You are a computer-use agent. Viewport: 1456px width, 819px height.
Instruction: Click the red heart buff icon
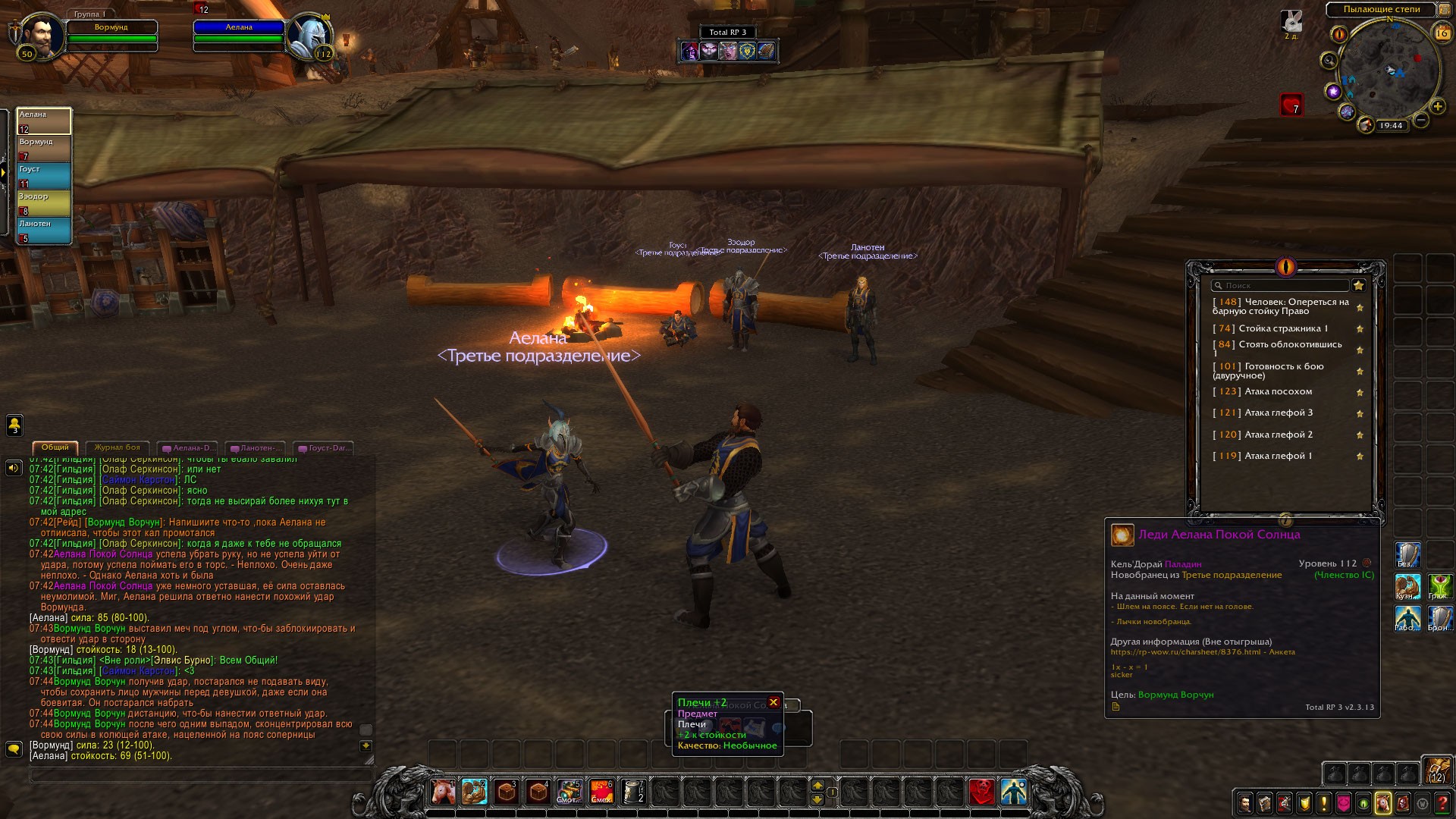[1291, 105]
